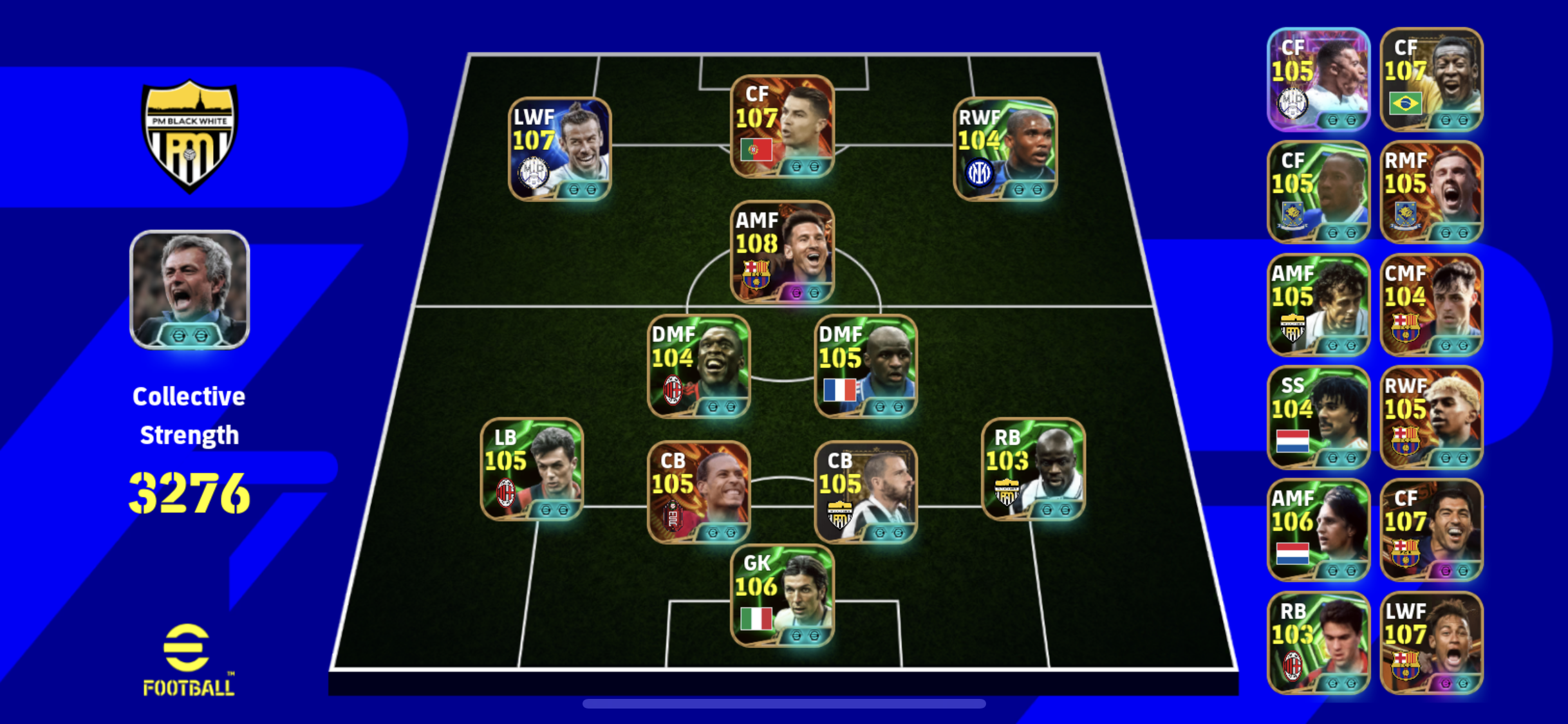Choose the starting CF 107 Portugal card

pyautogui.click(x=782, y=126)
